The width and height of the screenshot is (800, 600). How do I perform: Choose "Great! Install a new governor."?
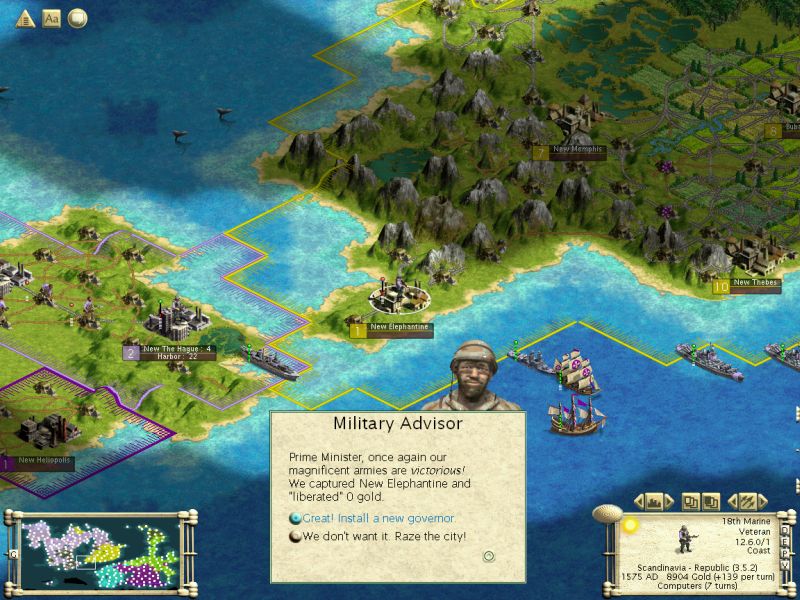click(372, 518)
